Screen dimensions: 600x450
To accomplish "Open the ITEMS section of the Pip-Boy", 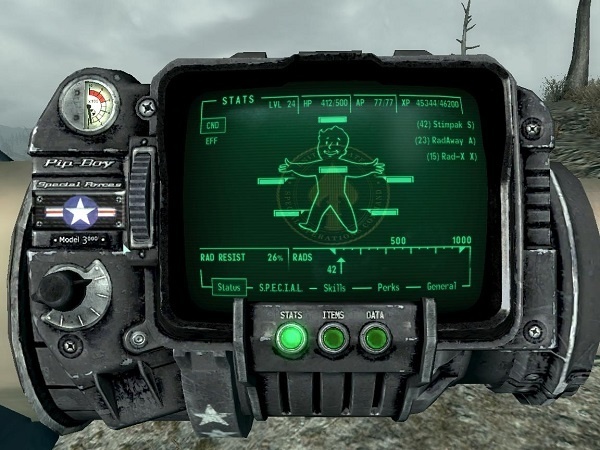I will point(333,341).
